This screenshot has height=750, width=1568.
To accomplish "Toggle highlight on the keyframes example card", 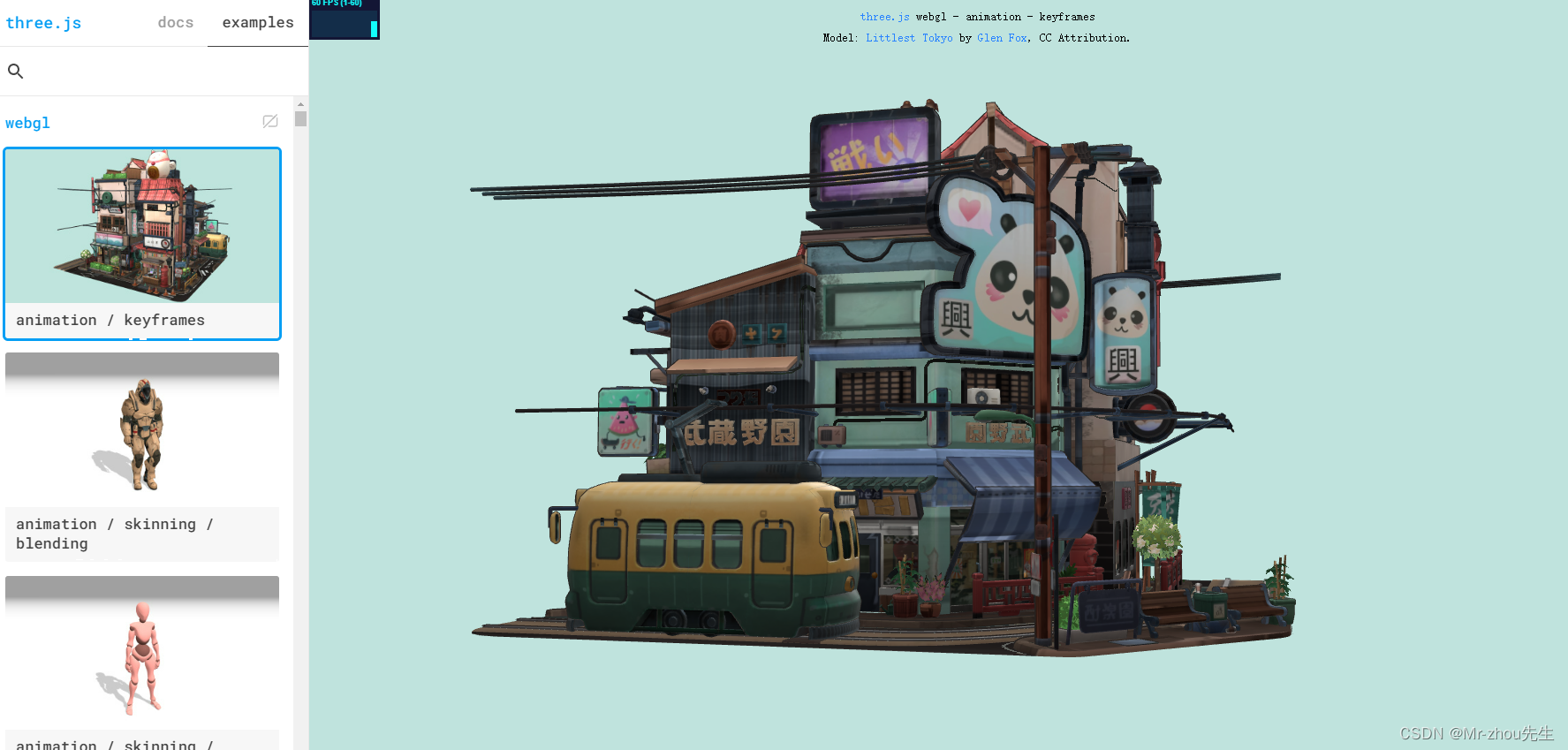I will point(141,243).
